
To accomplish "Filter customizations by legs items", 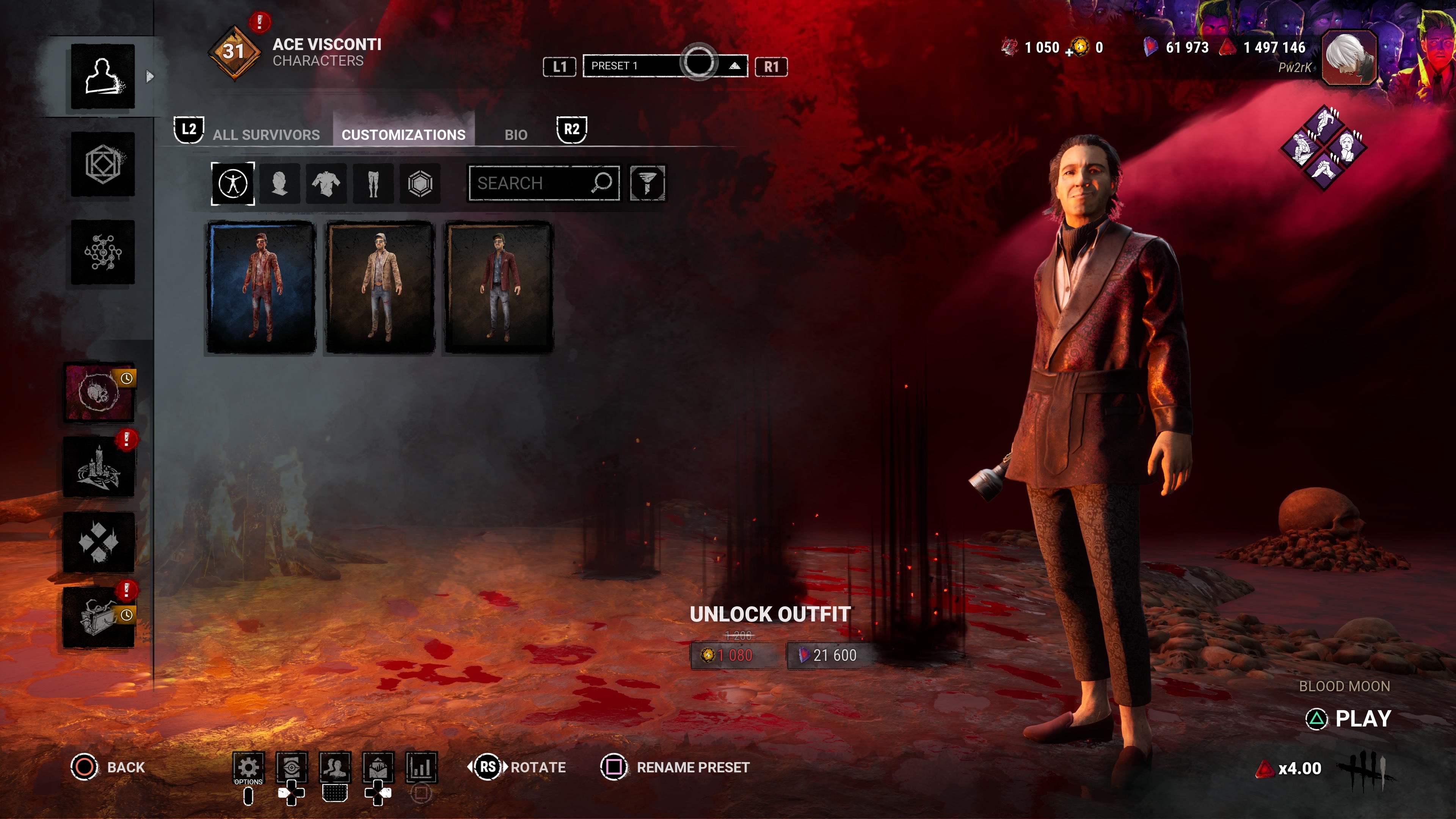I will 373,183.
